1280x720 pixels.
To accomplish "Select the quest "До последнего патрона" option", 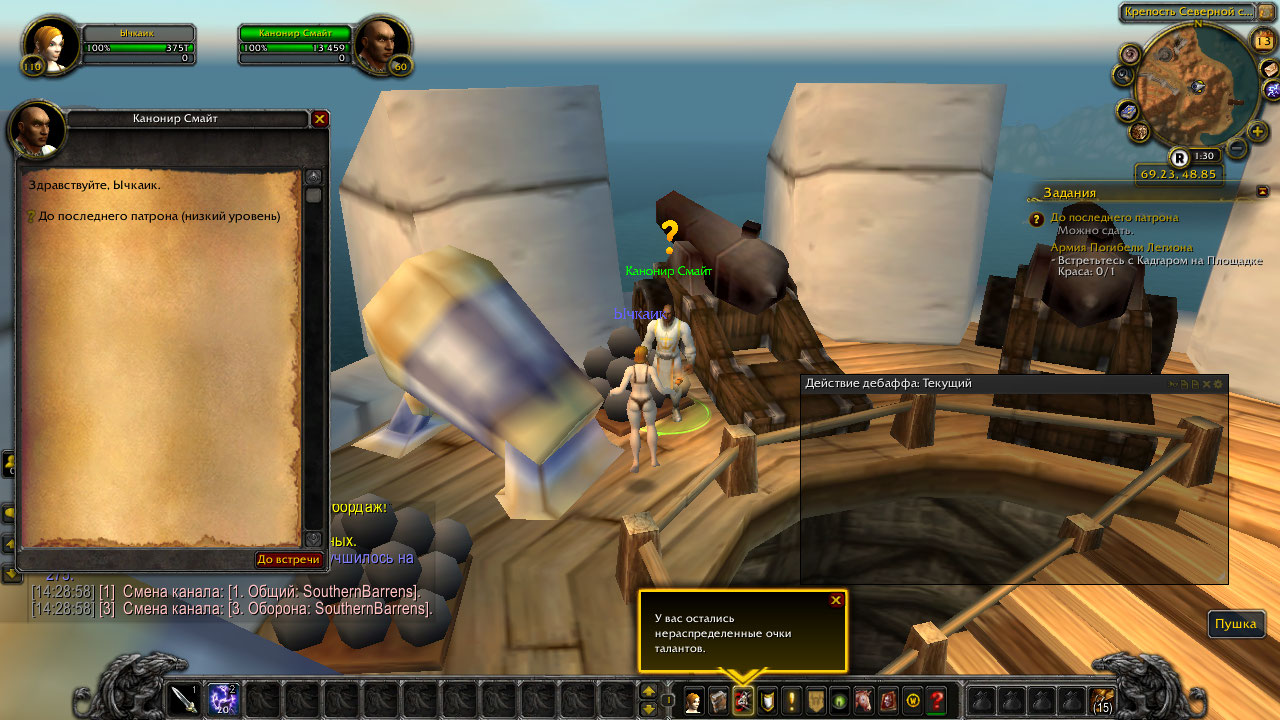I will [x=158, y=216].
